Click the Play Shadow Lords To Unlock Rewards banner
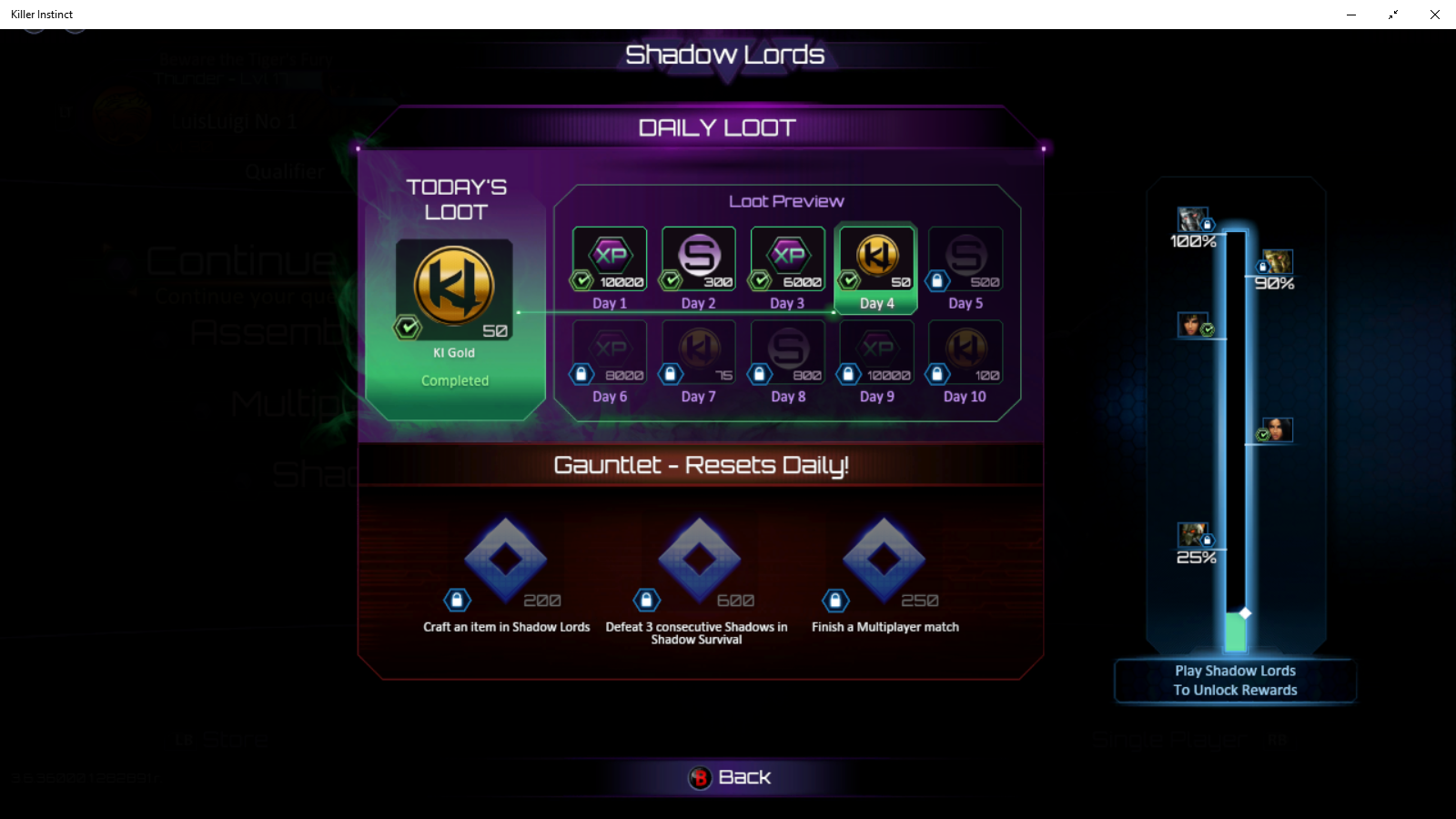 pyautogui.click(x=1235, y=680)
